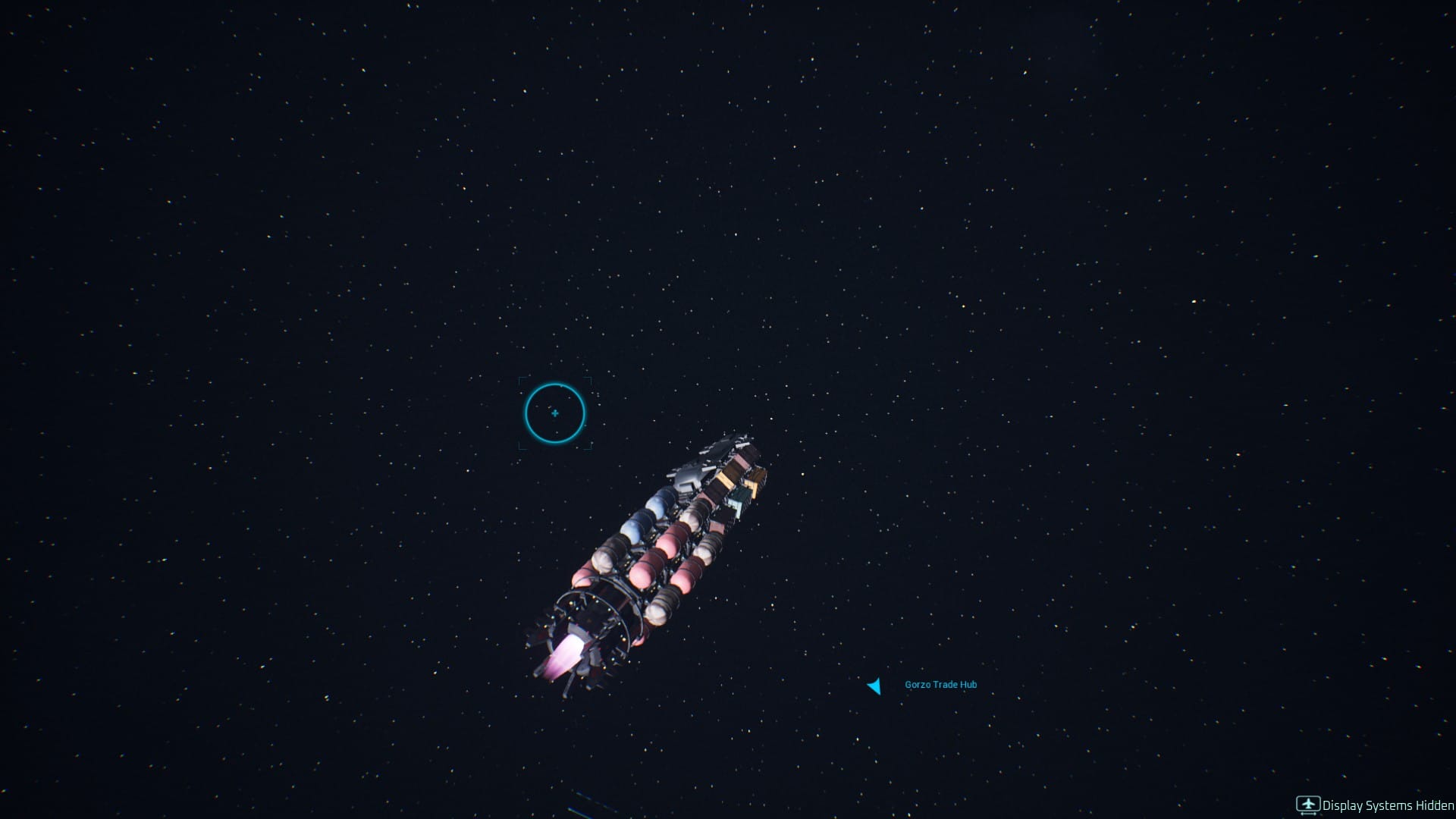Click the crosshair inside the targeting circle
Viewport: 1456px width, 819px height.
(556, 414)
